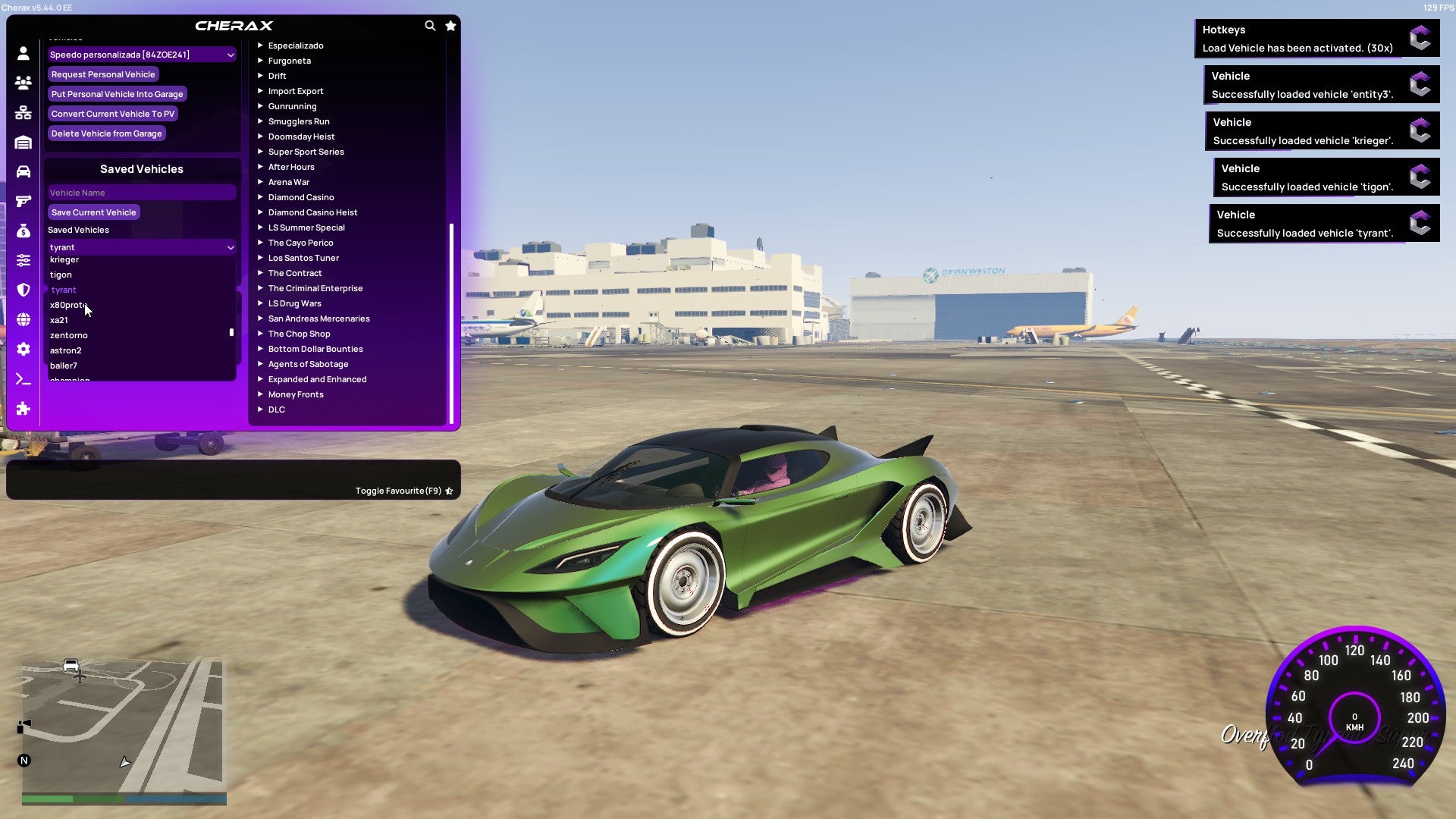1456x819 pixels.
Task: Click the puzzle-piece scripts icon
Action: tap(23, 409)
